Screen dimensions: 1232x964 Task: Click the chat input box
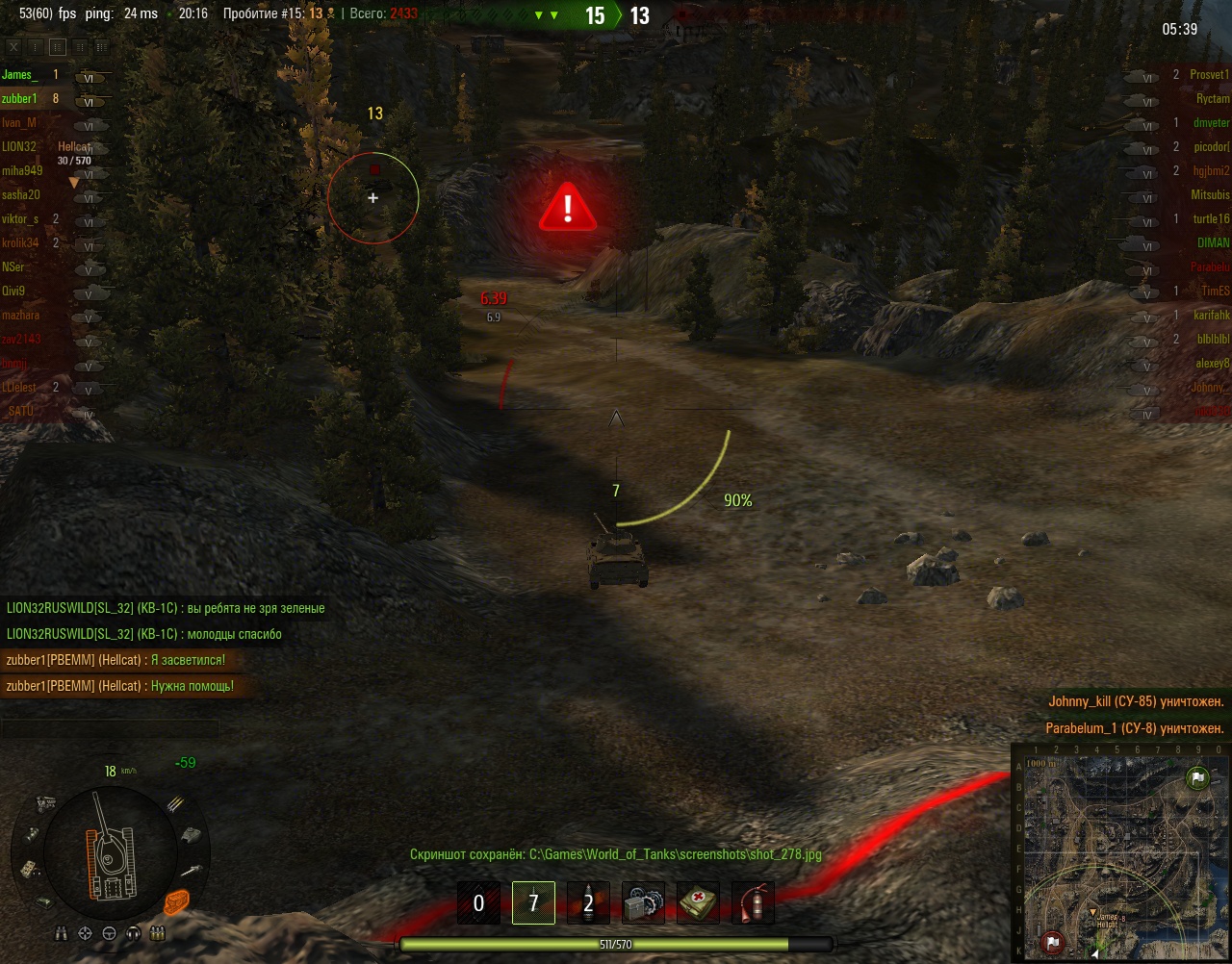(110, 728)
